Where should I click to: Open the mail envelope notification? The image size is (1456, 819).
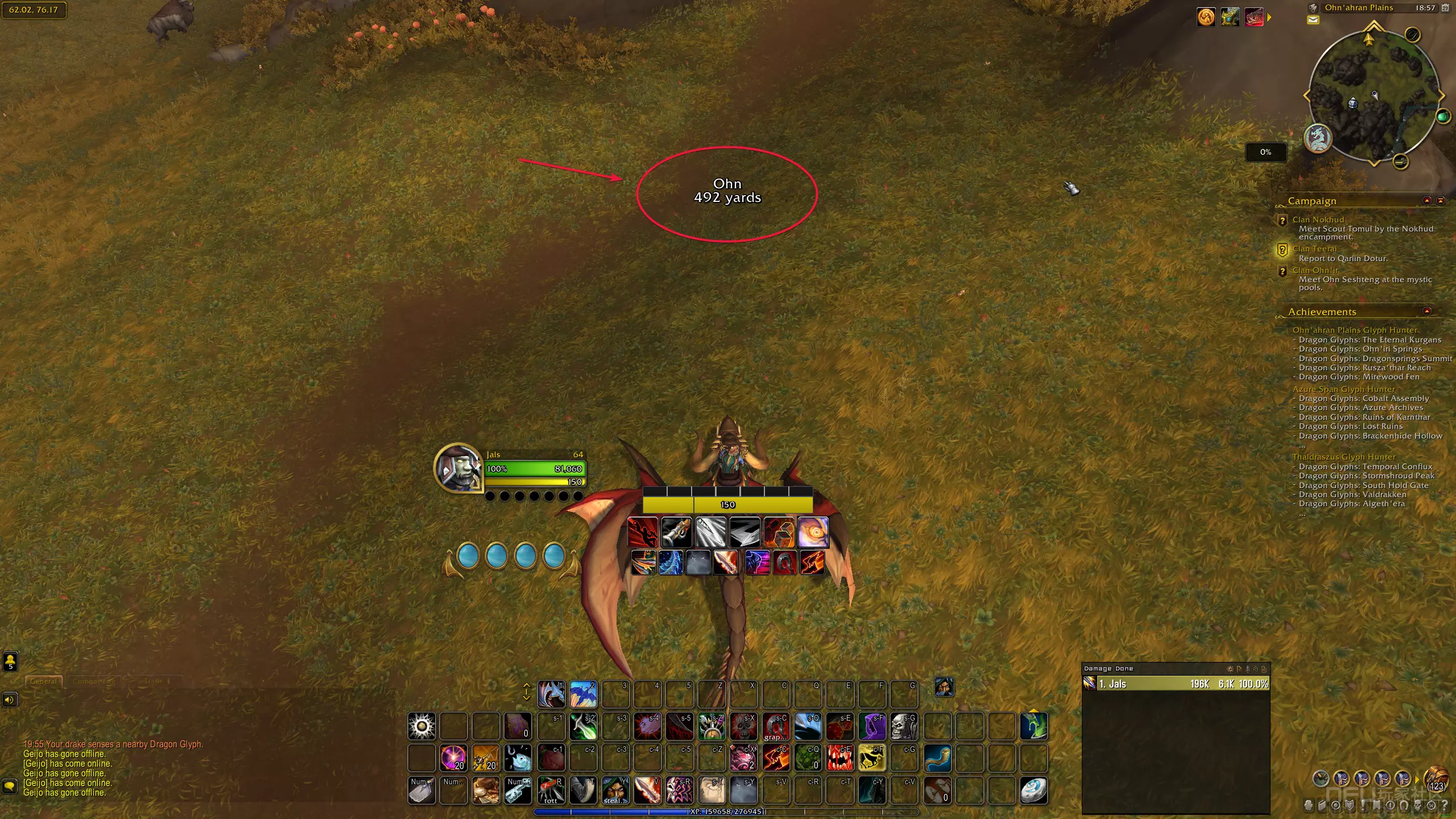pyautogui.click(x=1313, y=20)
